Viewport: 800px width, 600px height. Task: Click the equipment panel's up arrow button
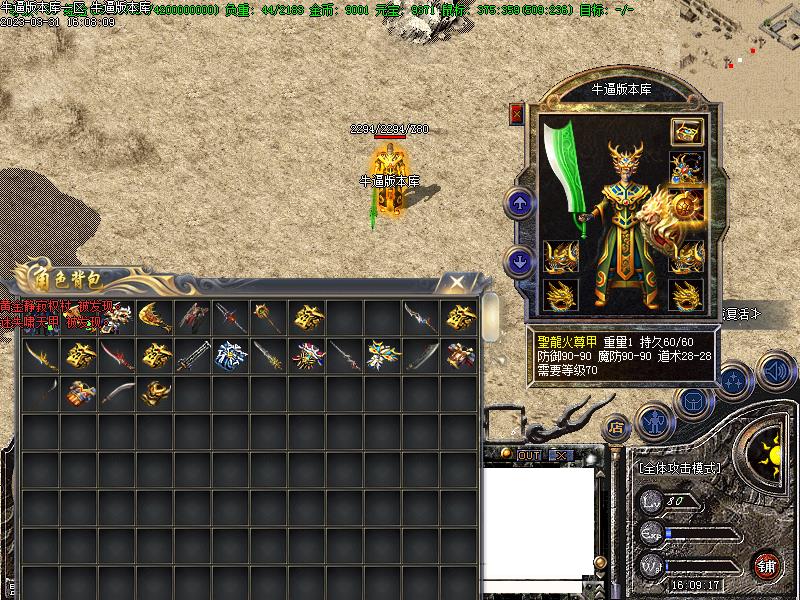coord(520,205)
